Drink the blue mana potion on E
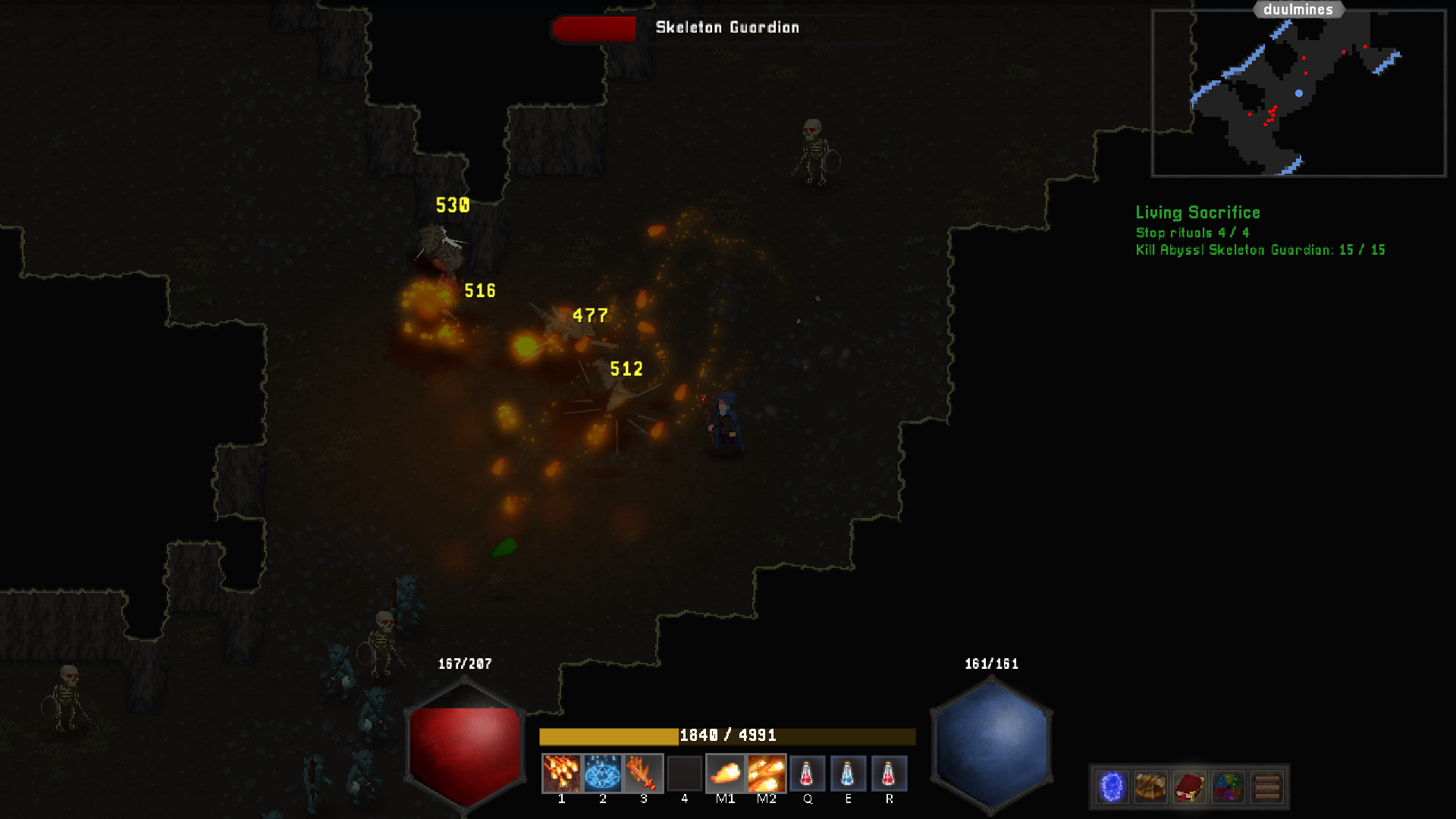Image resolution: width=1456 pixels, height=819 pixels. point(849,773)
